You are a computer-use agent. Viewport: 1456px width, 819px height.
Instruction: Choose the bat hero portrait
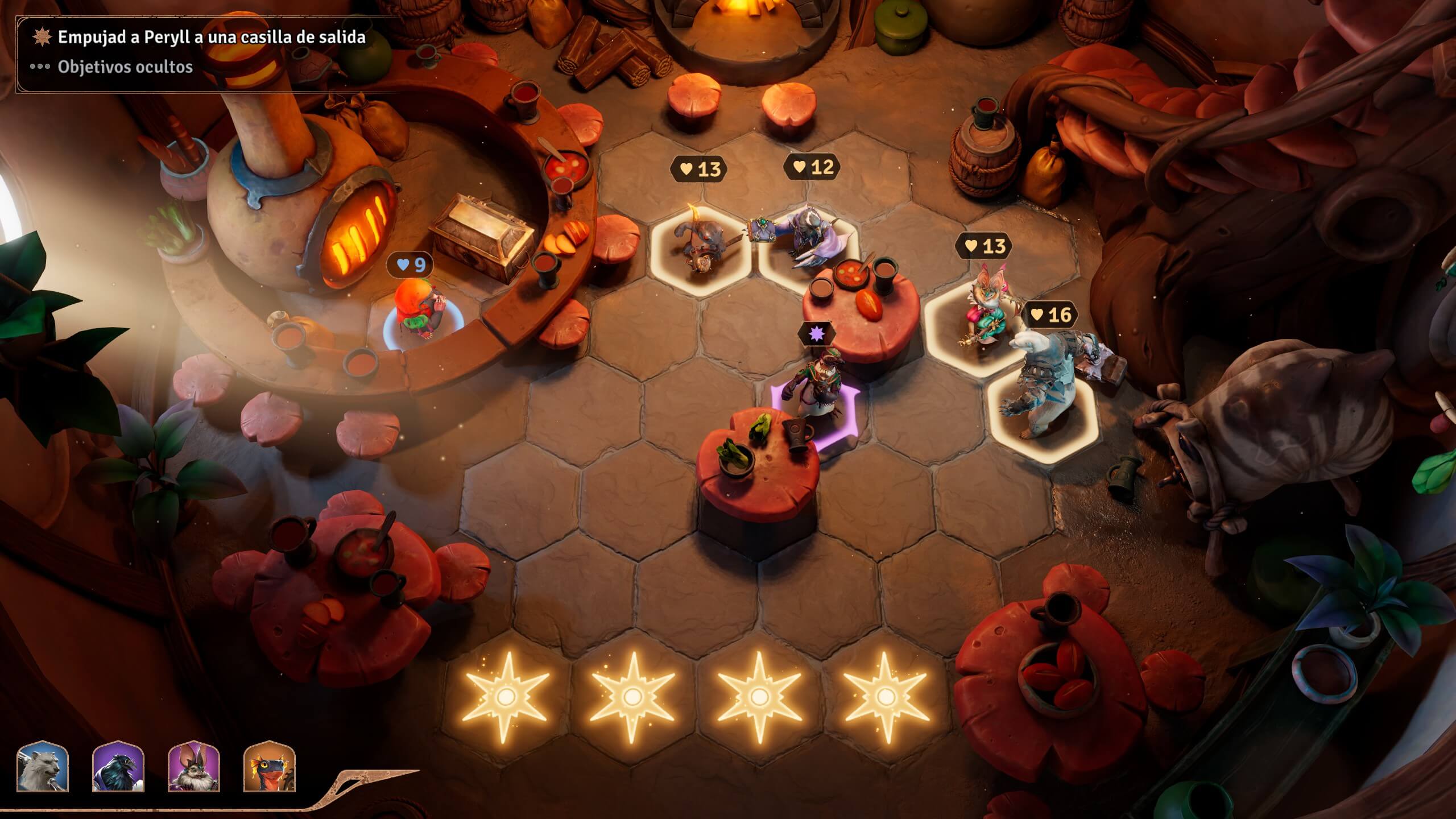click(x=194, y=767)
